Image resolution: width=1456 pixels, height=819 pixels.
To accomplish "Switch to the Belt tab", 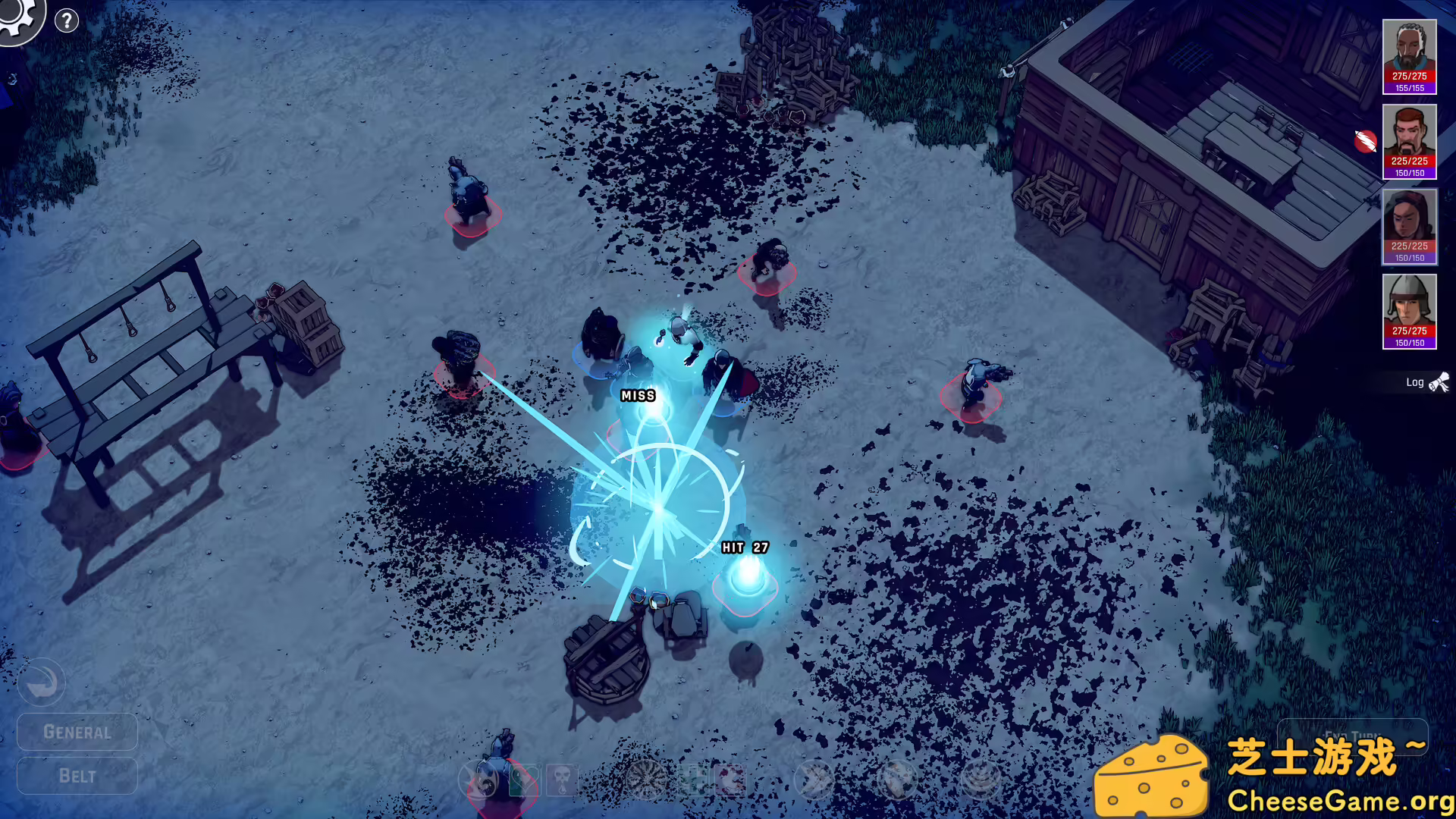I will [x=76, y=776].
